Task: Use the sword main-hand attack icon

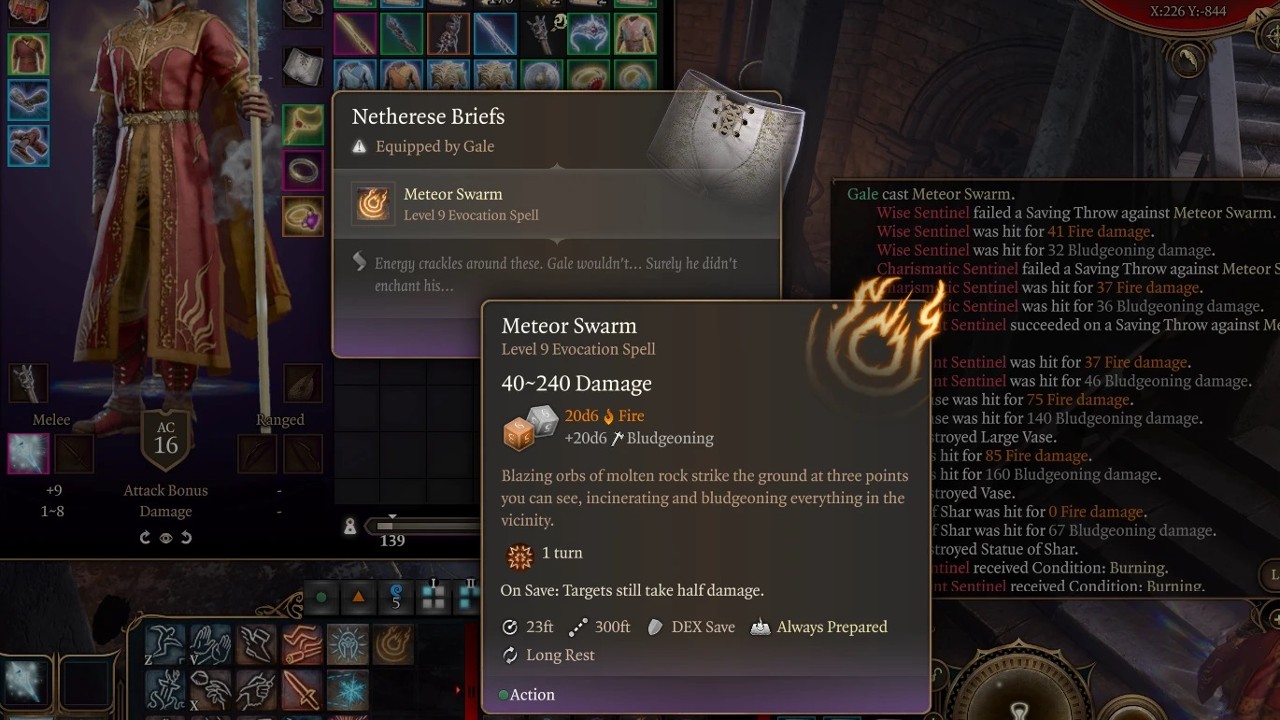Action: click(301, 690)
